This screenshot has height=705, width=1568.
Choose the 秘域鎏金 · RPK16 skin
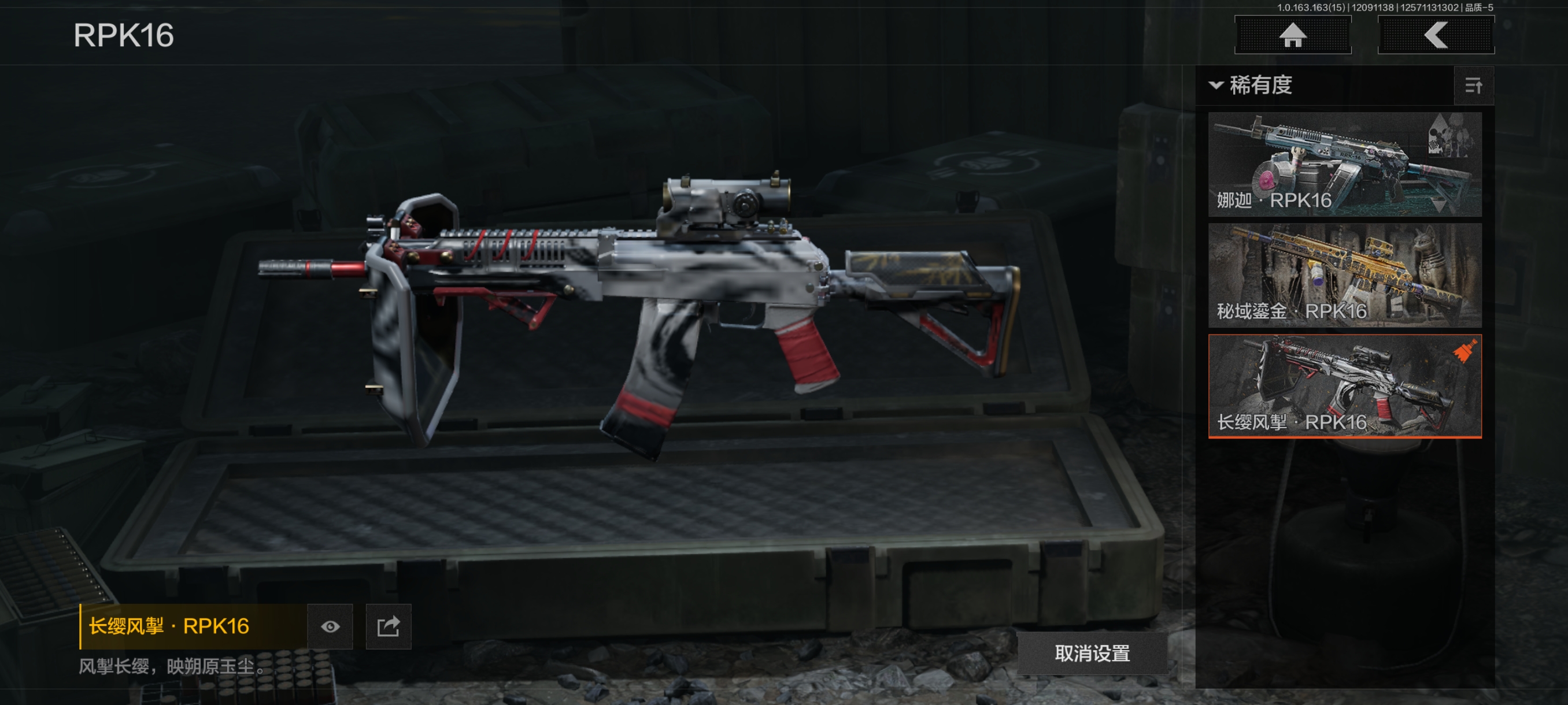coord(1344,275)
